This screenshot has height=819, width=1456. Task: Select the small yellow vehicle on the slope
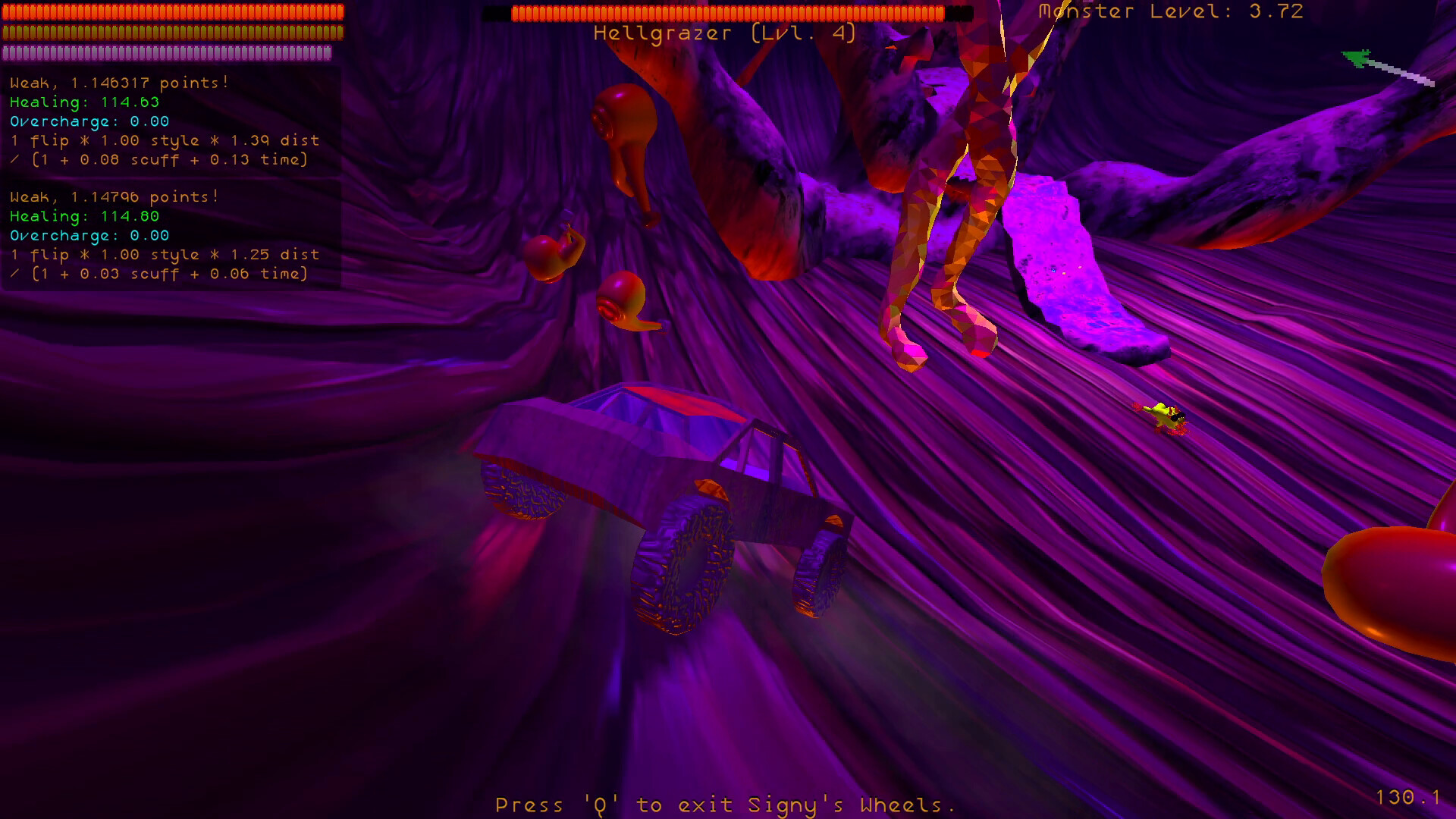coord(1164,417)
